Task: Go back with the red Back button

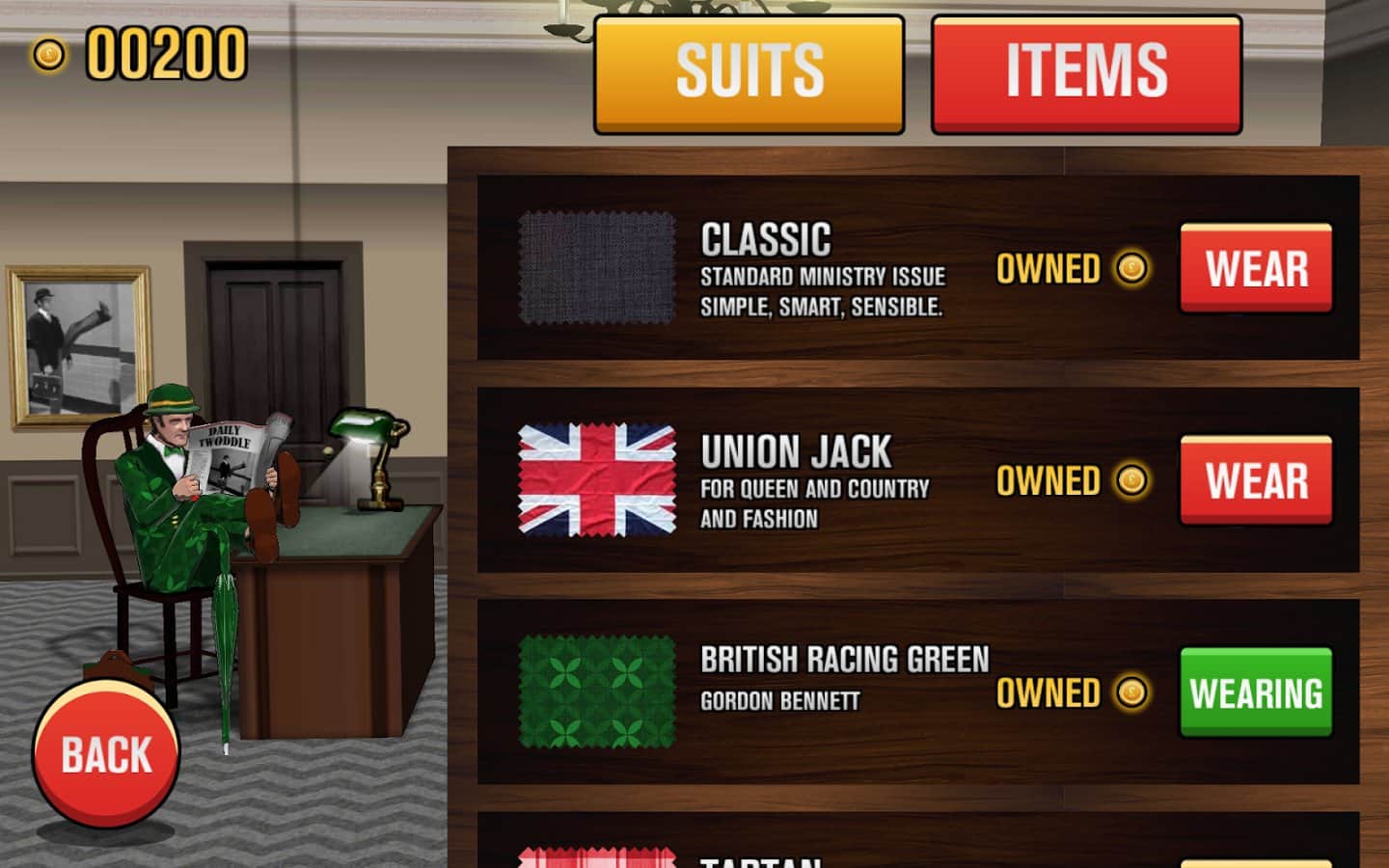Action: 106,754
